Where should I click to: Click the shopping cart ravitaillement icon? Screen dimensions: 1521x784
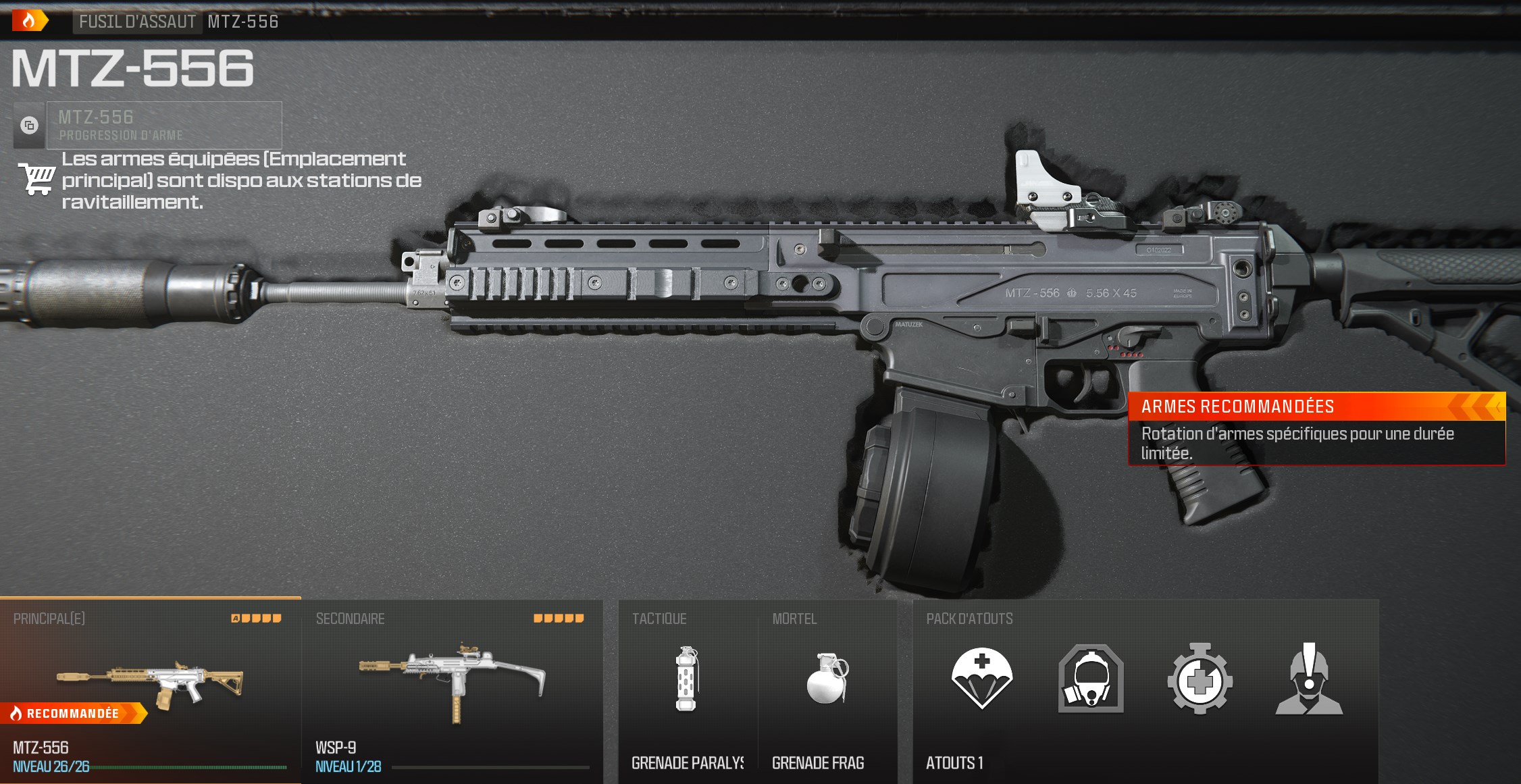pyautogui.click(x=36, y=180)
